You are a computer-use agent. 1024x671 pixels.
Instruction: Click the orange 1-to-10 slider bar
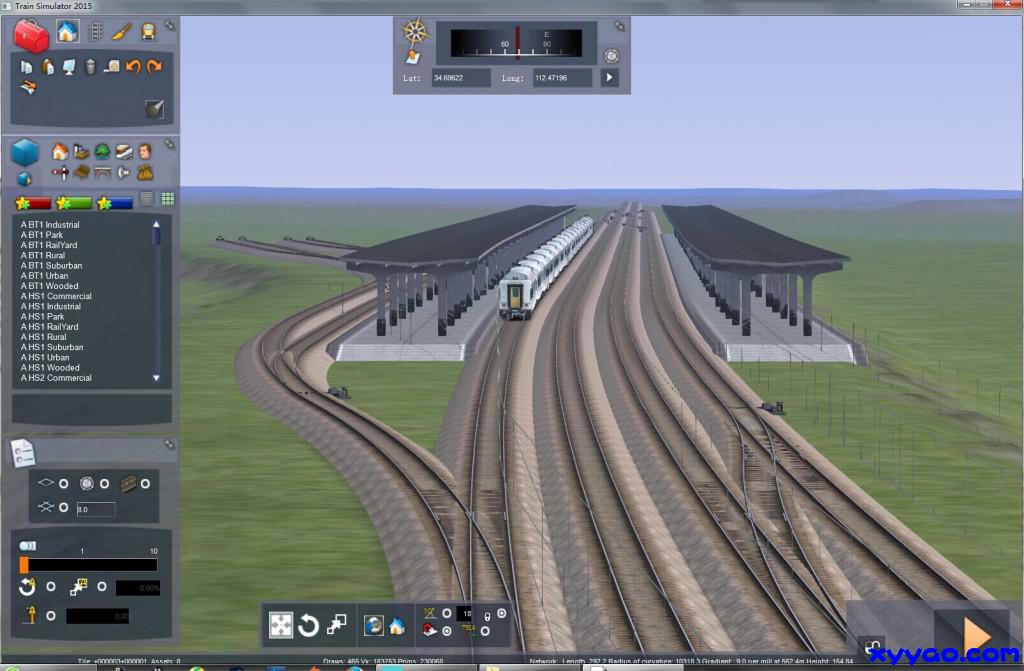coord(88,565)
